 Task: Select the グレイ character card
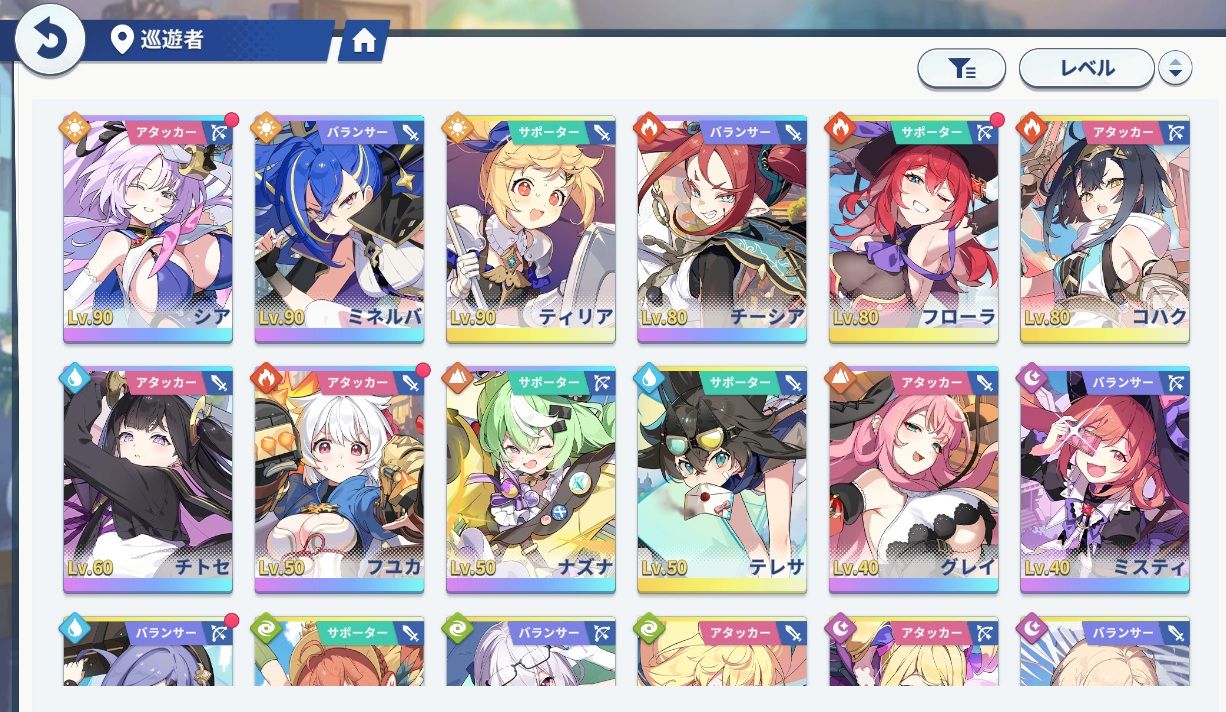913,480
